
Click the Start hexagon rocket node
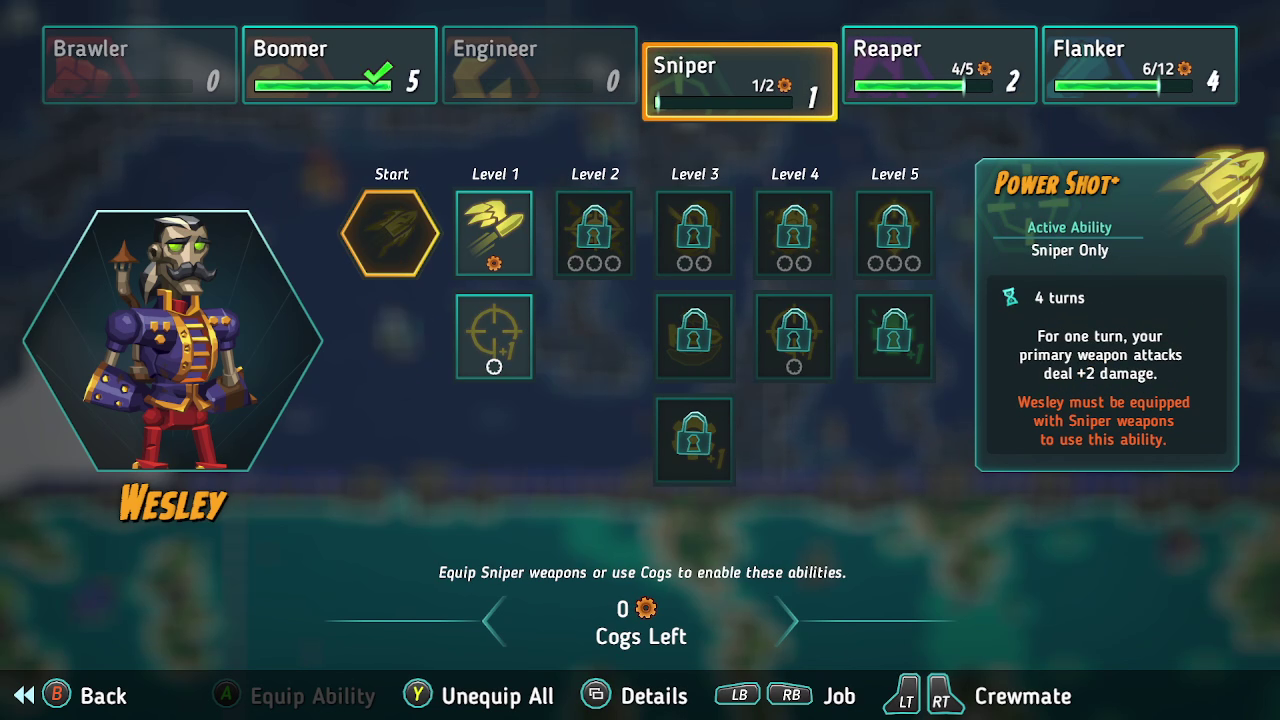(390, 232)
